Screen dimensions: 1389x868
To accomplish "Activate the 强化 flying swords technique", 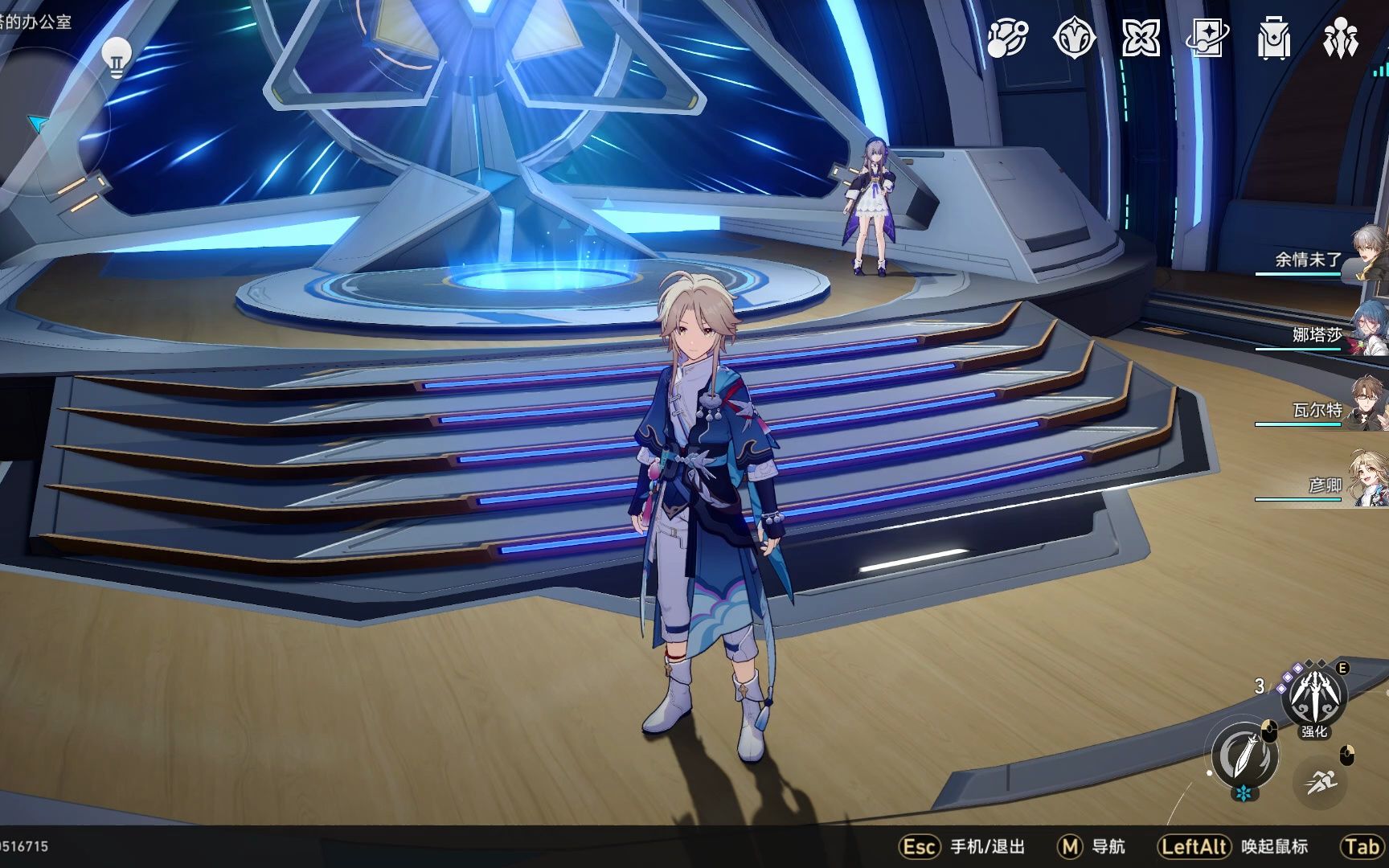I will [x=1314, y=696].
